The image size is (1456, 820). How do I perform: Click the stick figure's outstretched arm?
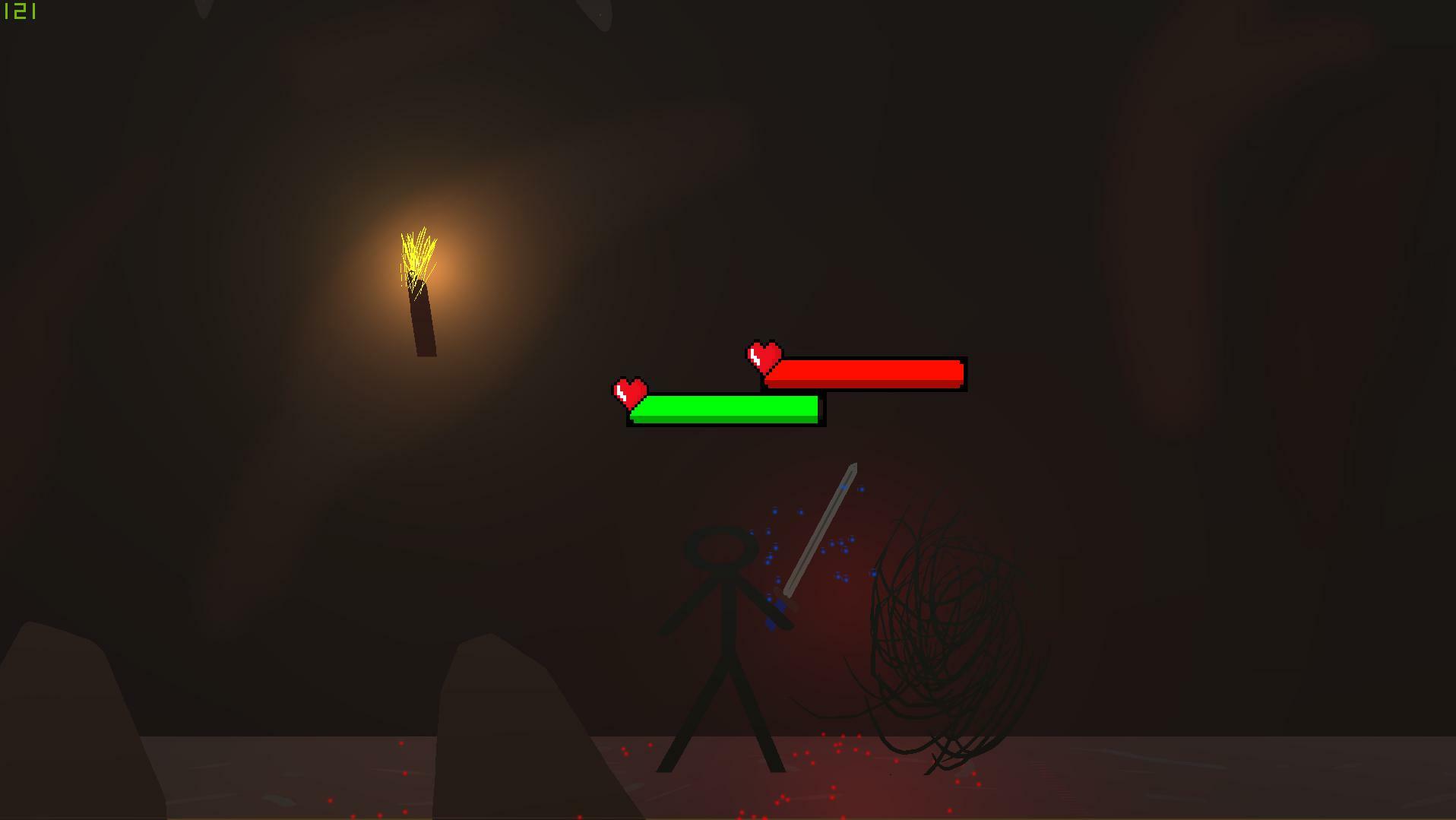click(760, 600)
